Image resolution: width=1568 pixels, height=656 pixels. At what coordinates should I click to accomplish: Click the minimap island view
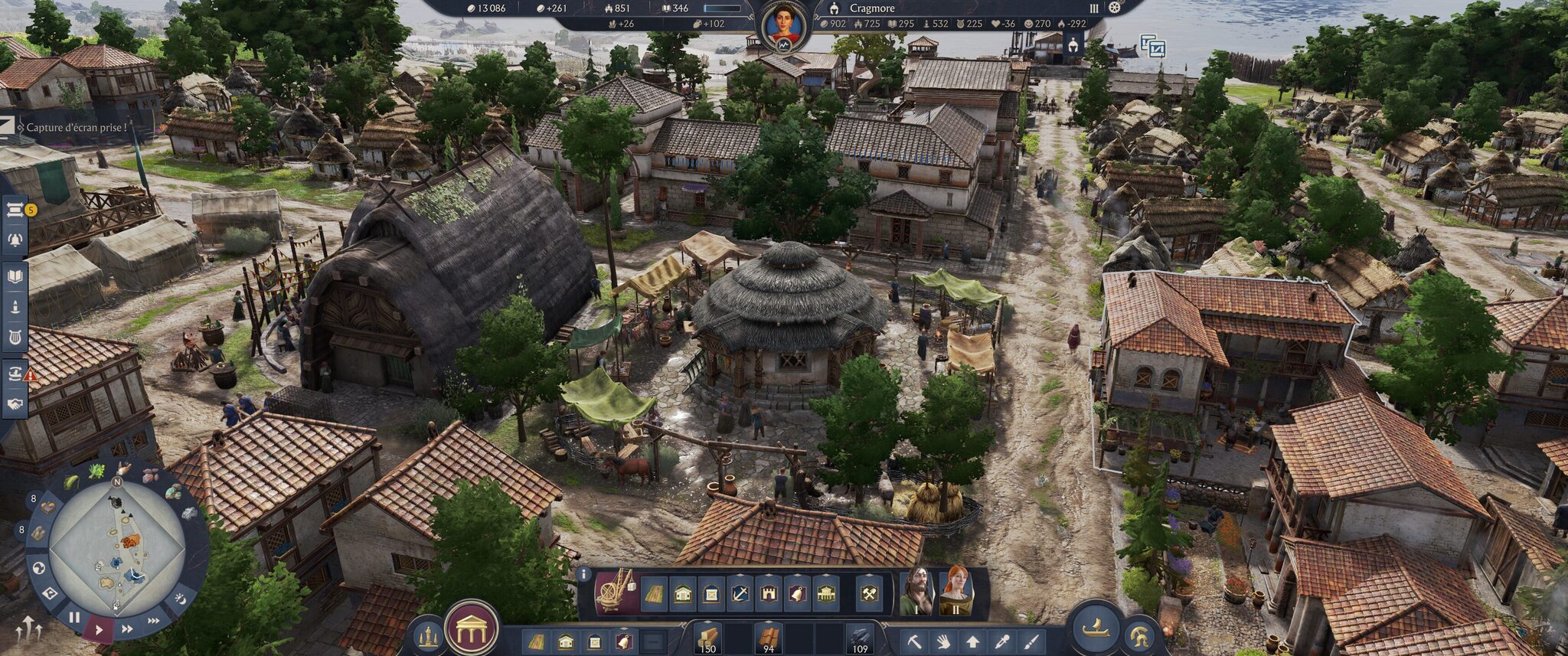[117, 547]
